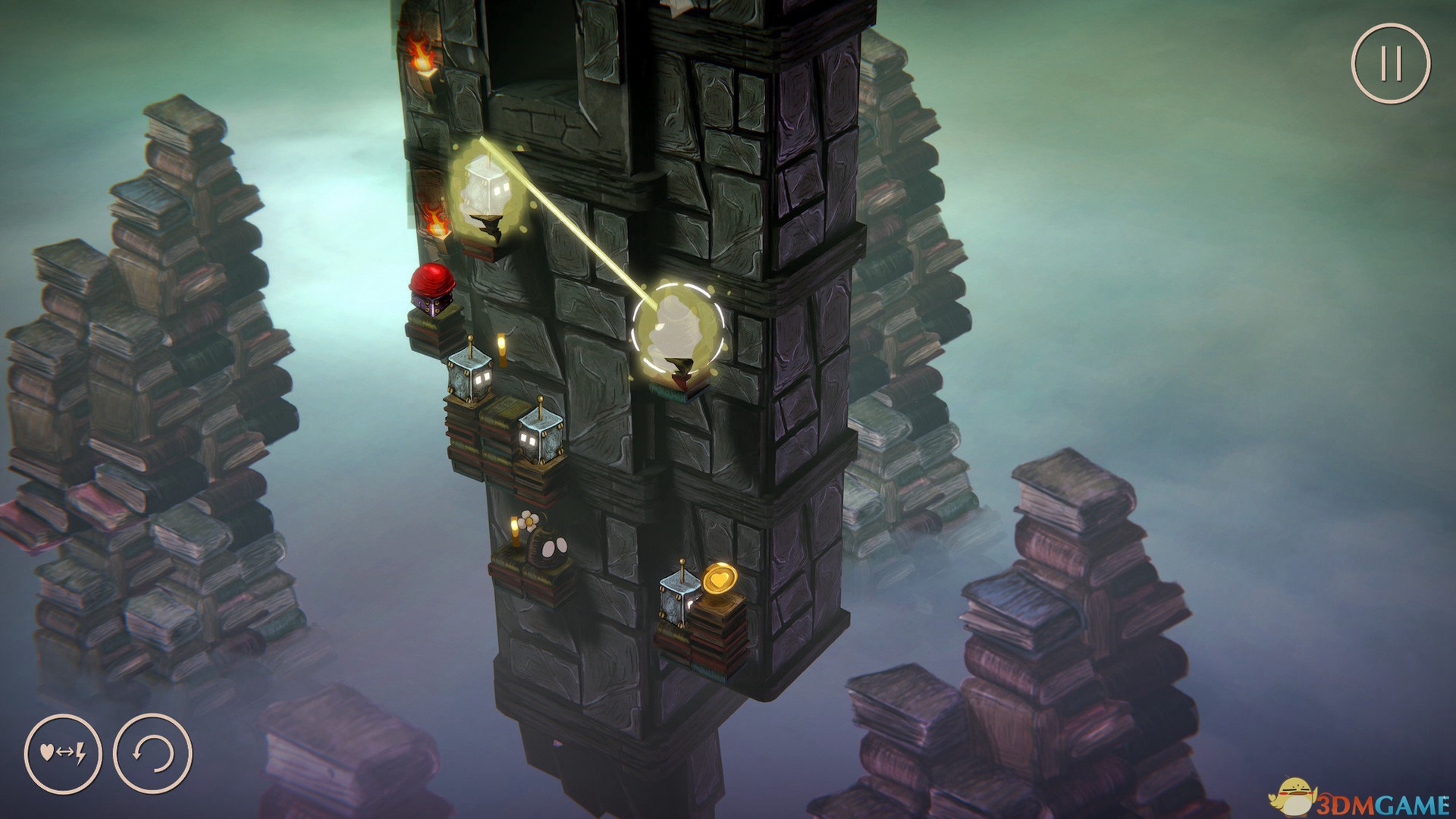Toggle the heart and lightning swap button

[x=63, y=755]
